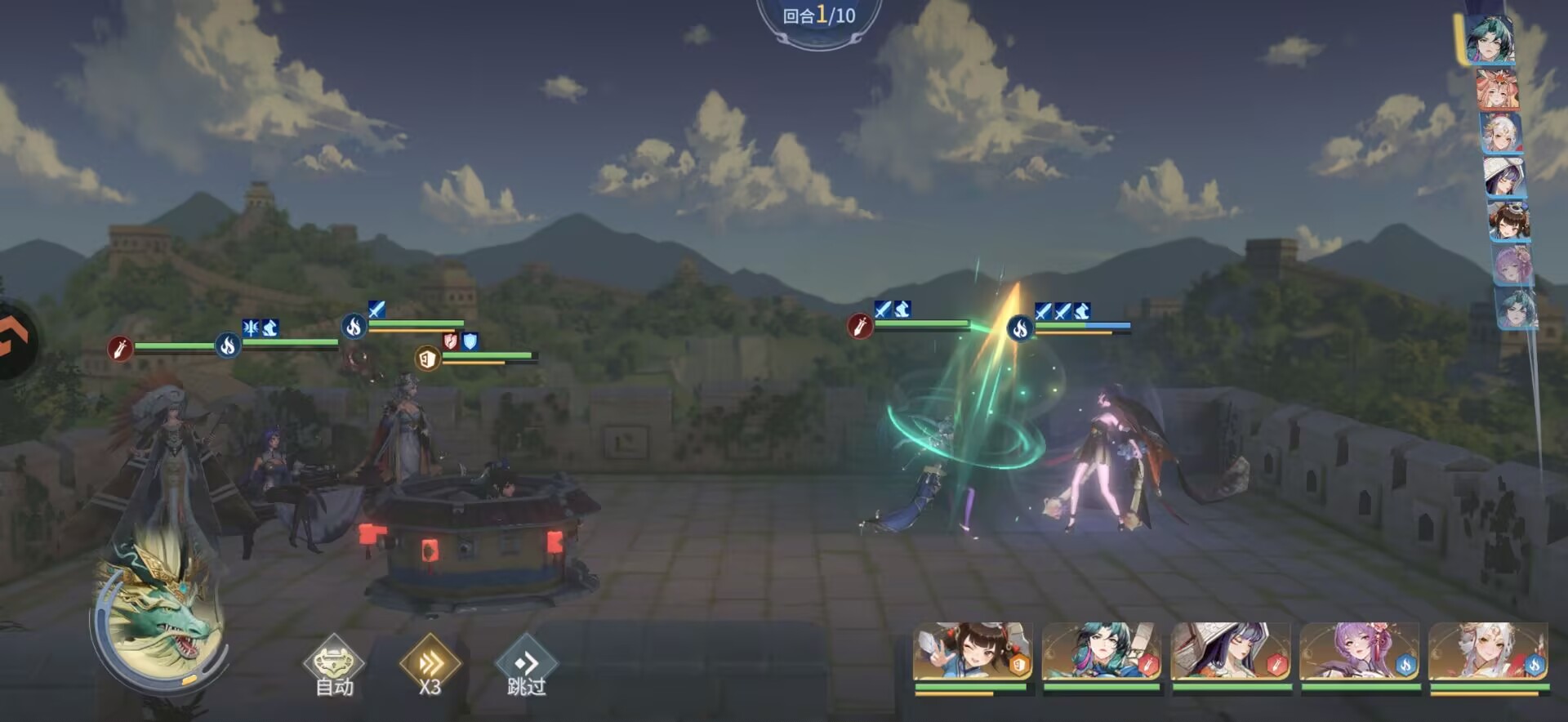
Task: Click the lavender-haired portrait in turn order
Action: click(x=1512, y=265)
